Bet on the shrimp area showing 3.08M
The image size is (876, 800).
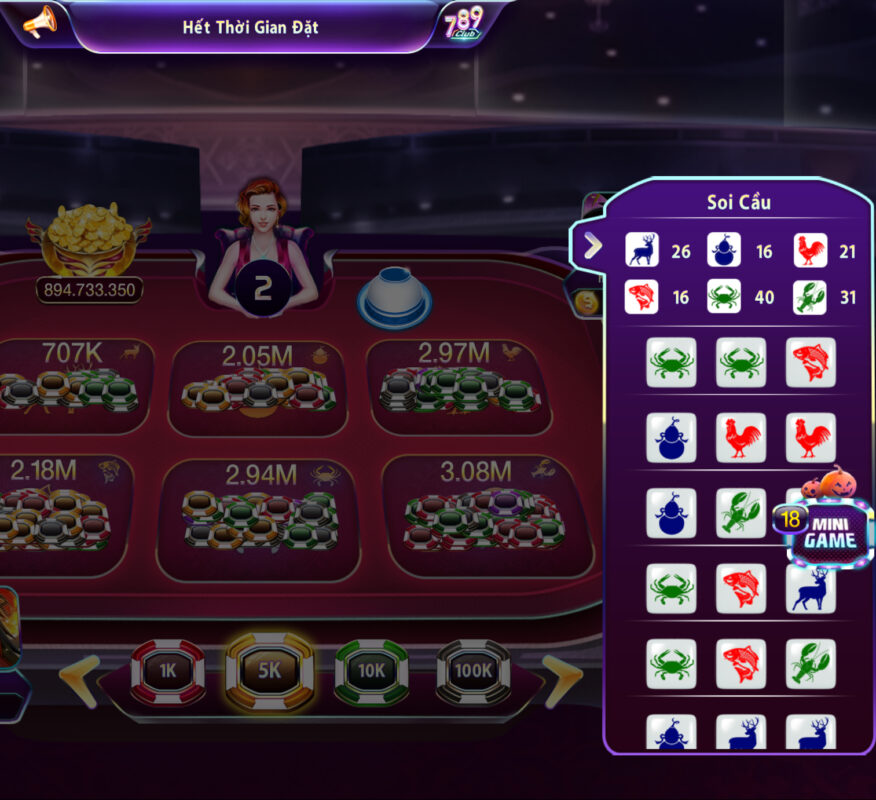pos(480,516)
